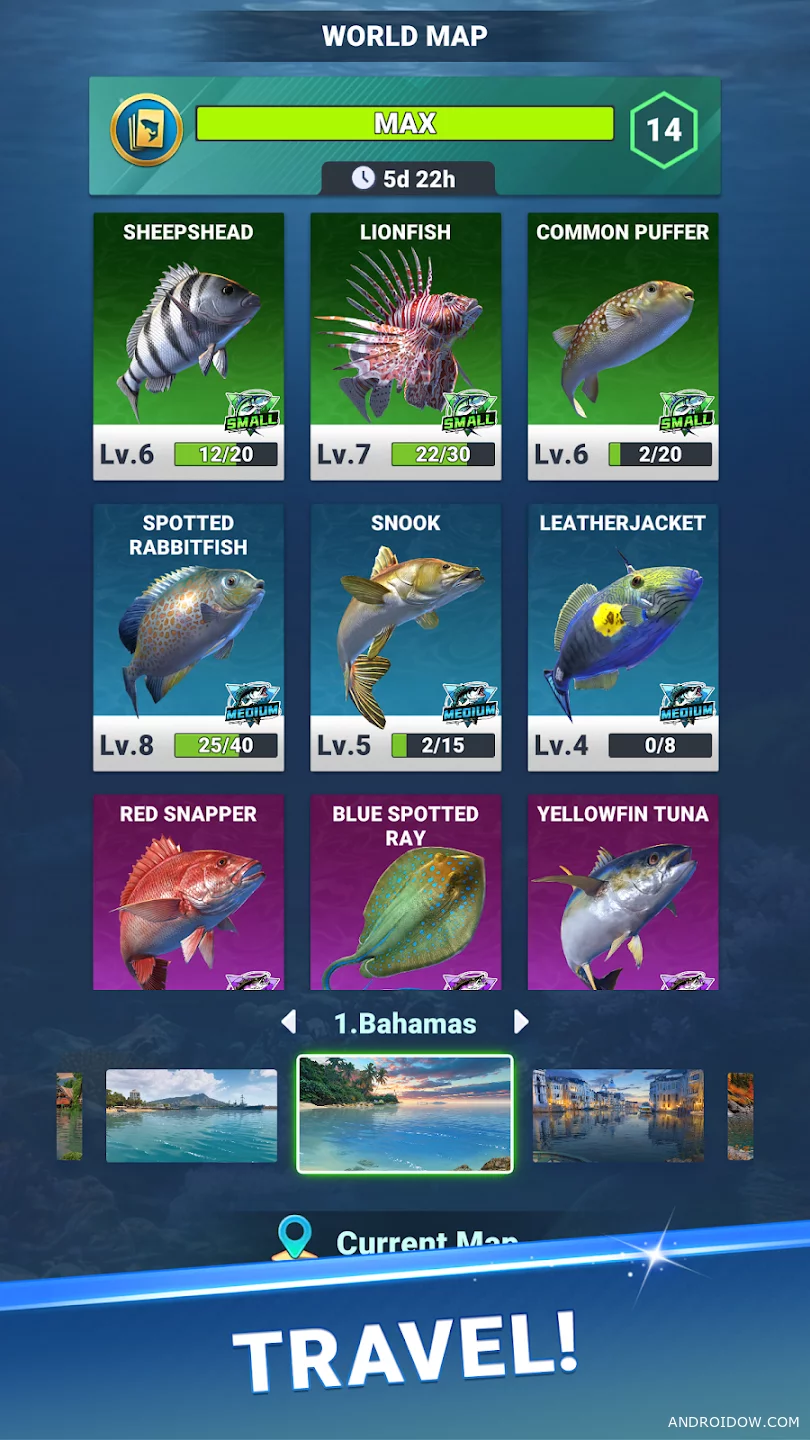Screen dimensions: 810x1440
Task: Select the Red Snapper card
Action: [x=188, y=892]
